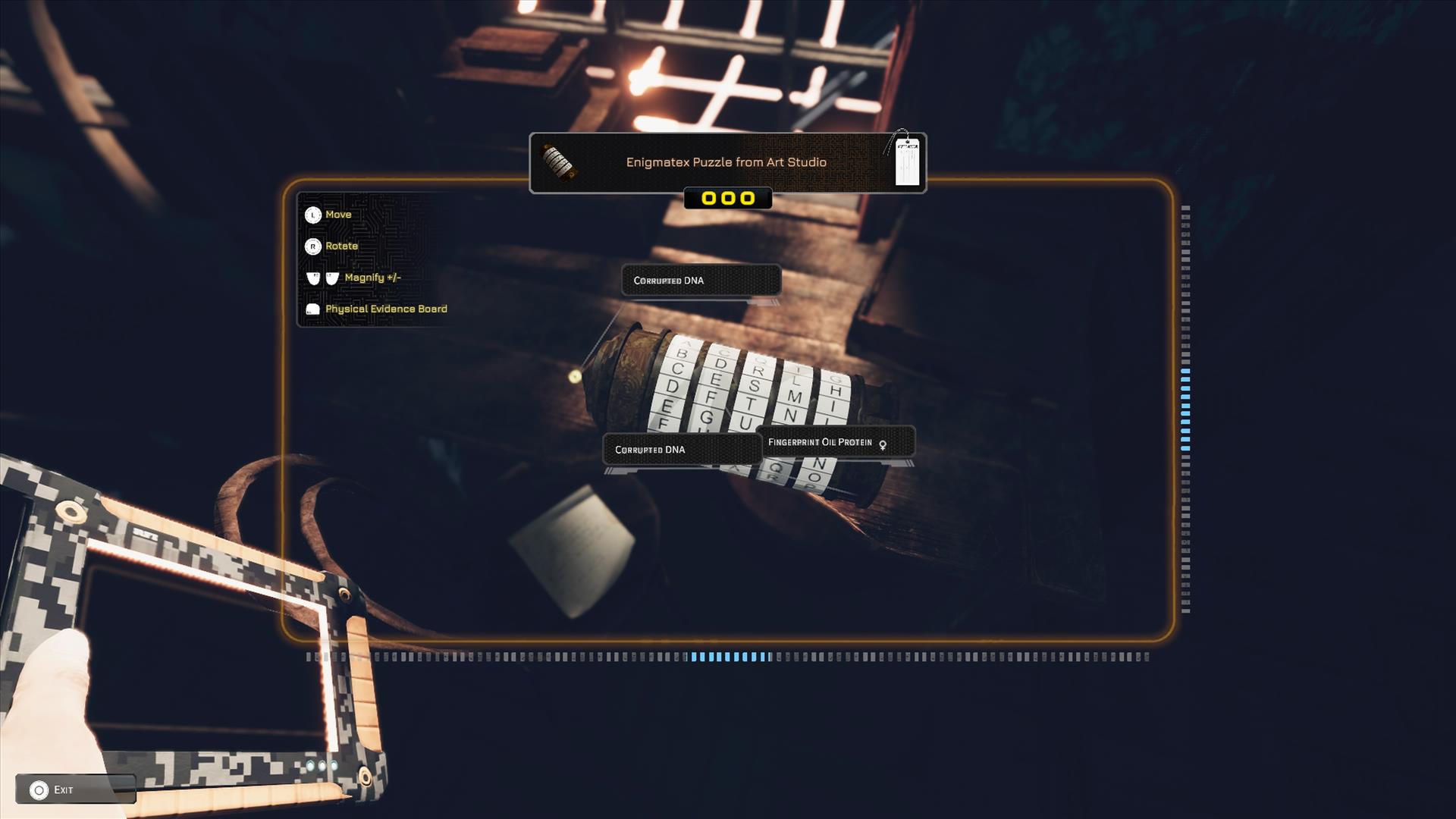Screen dimensions: 1456x819
Task: Select the Fingerprint Oil Protein evidence label
Action: point(827,442)
